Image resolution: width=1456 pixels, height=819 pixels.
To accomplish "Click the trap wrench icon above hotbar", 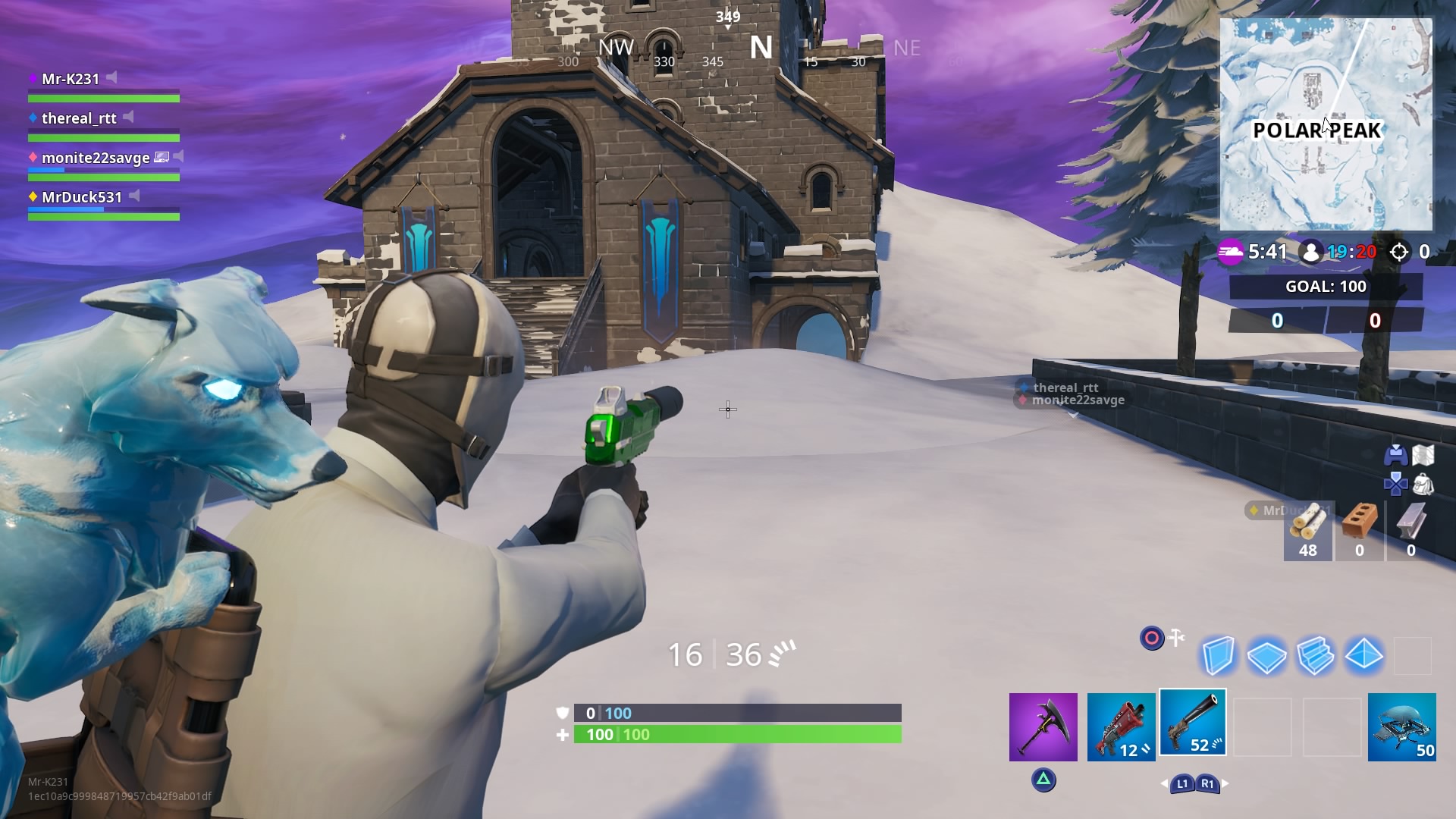I will pos(1175,639).
